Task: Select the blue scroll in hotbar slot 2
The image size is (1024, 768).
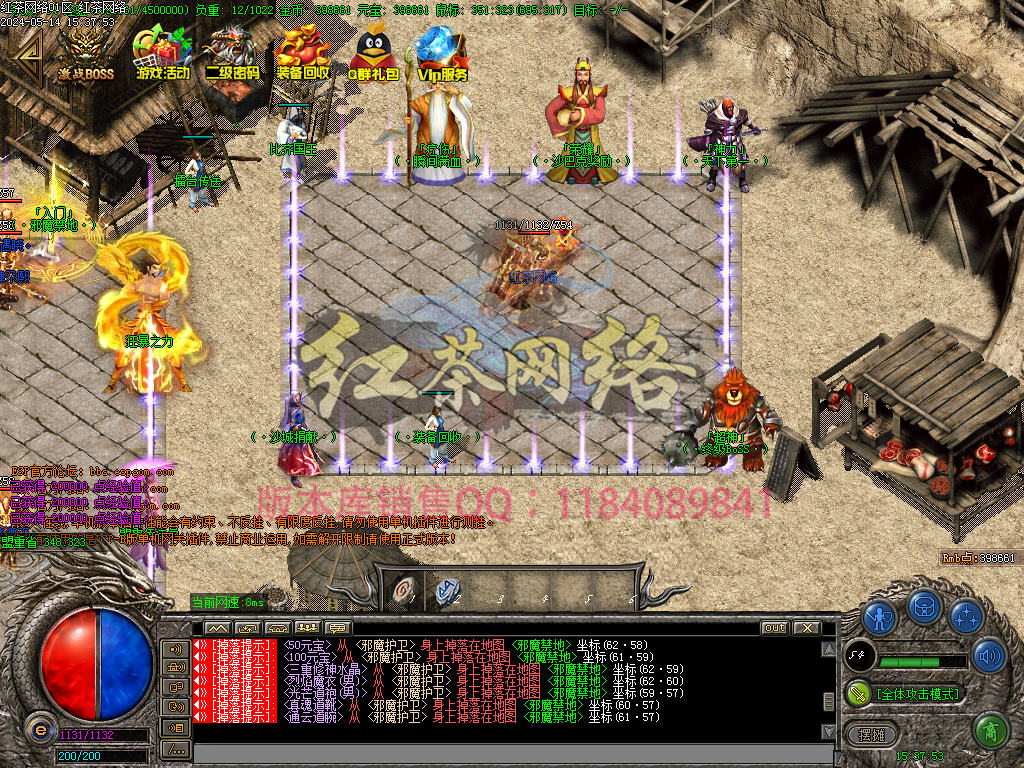Action: (447, 590)
